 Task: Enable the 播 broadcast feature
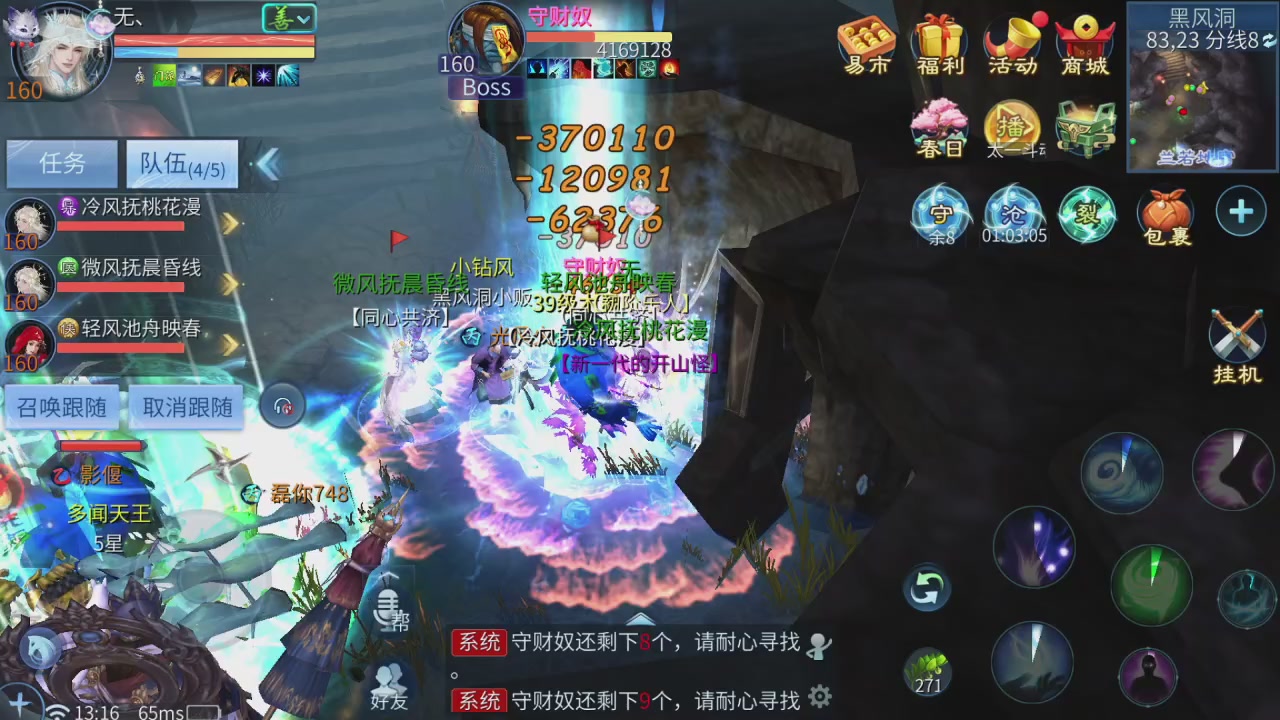coord(1013,128)
